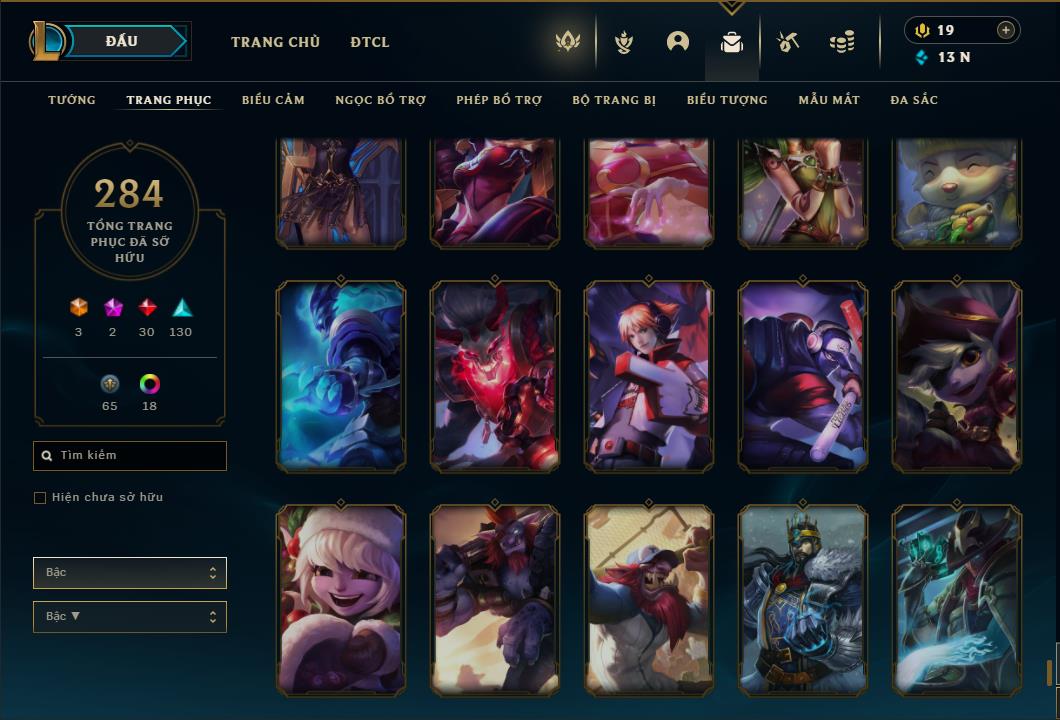
Task: Open the stacked coins store icon
Action: [x=842, y=42]
